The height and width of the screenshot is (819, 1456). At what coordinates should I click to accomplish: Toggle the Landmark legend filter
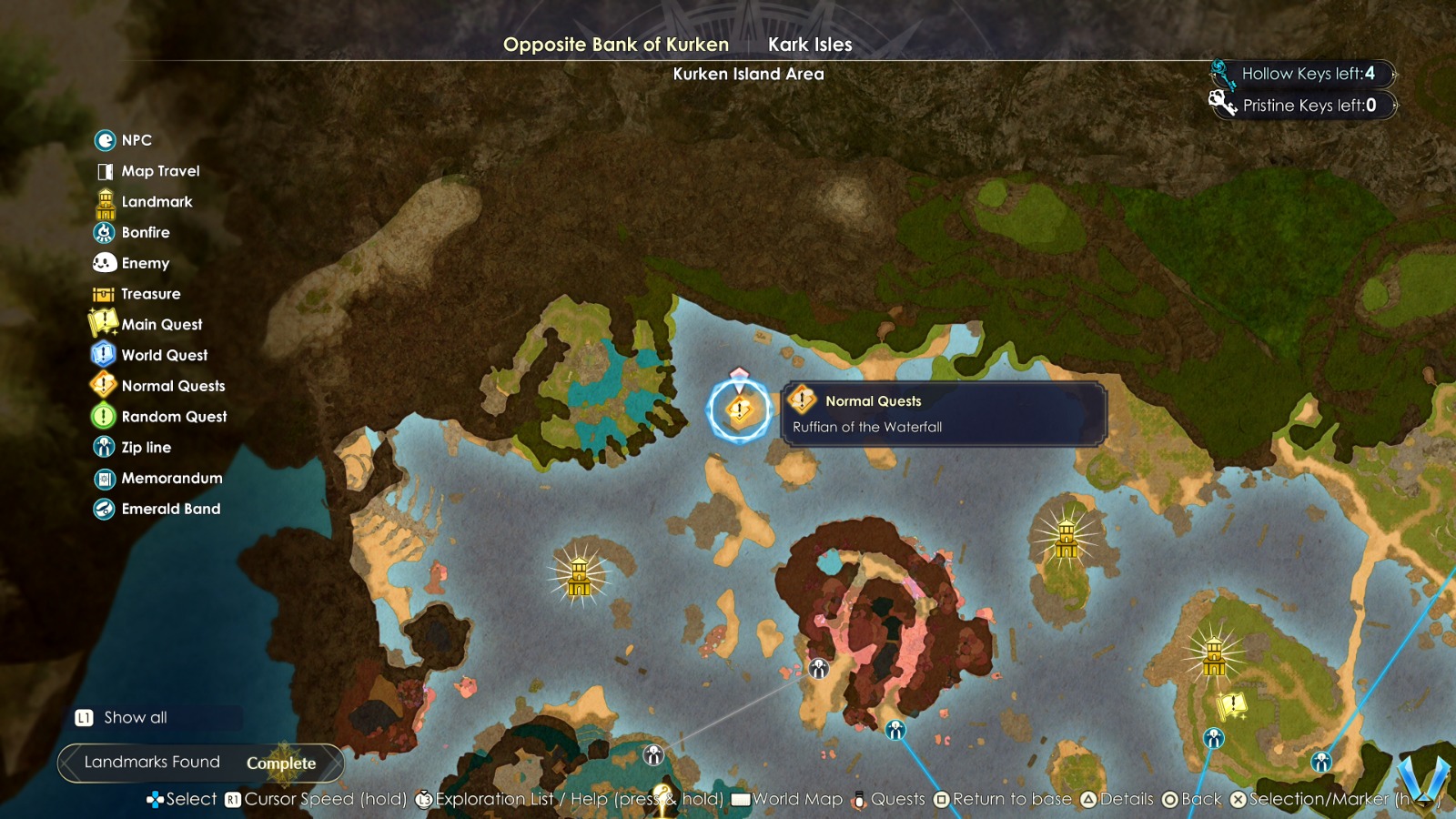tap(157, 202)
